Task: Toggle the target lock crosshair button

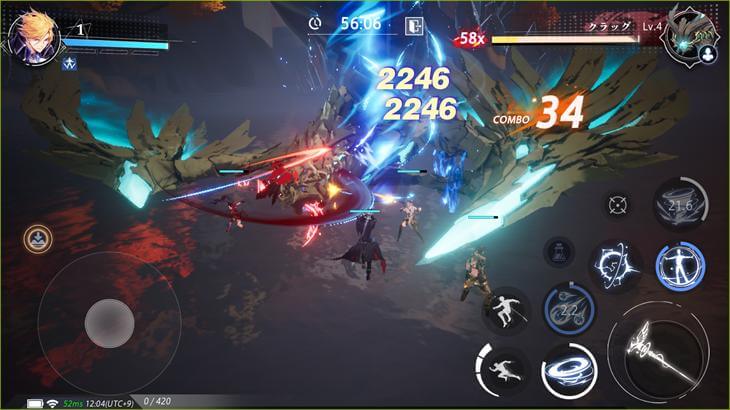Action: point(617,204)
